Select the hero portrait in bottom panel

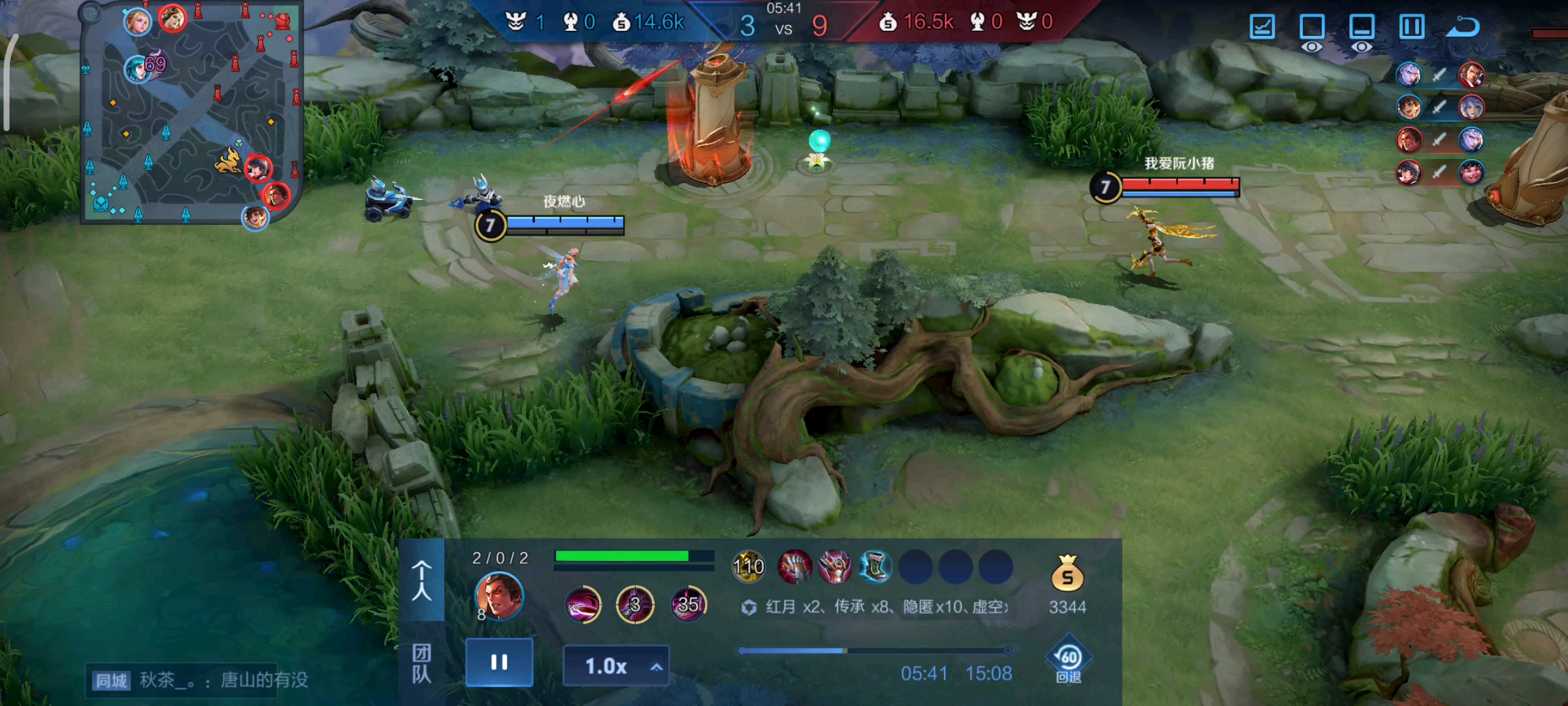coord(499,596)
